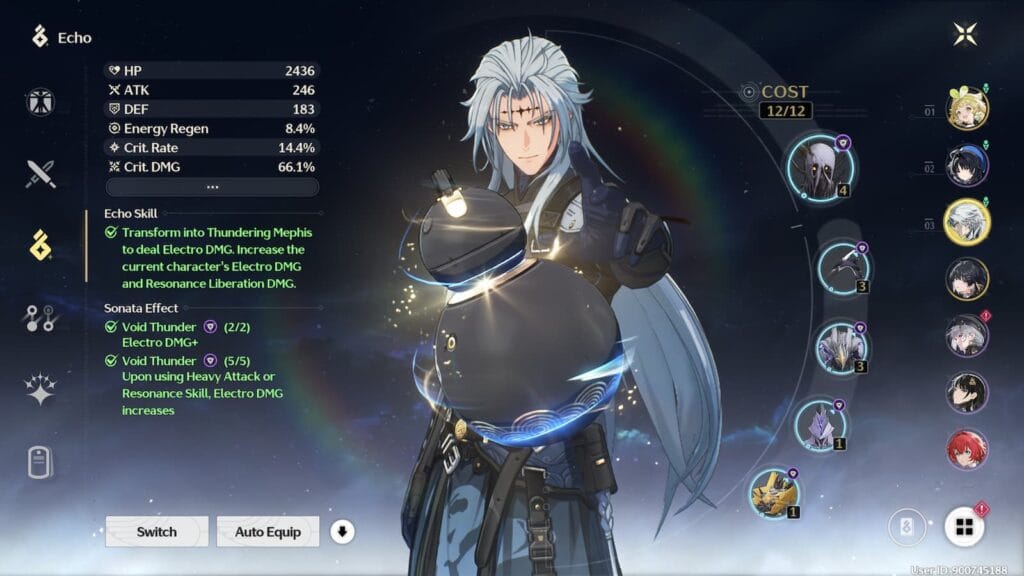Image resolution: width=1024 pixels, height=576 pixels.
Task: Select the highlighted yellow Echo tab icon
Action: click(41, 245)
